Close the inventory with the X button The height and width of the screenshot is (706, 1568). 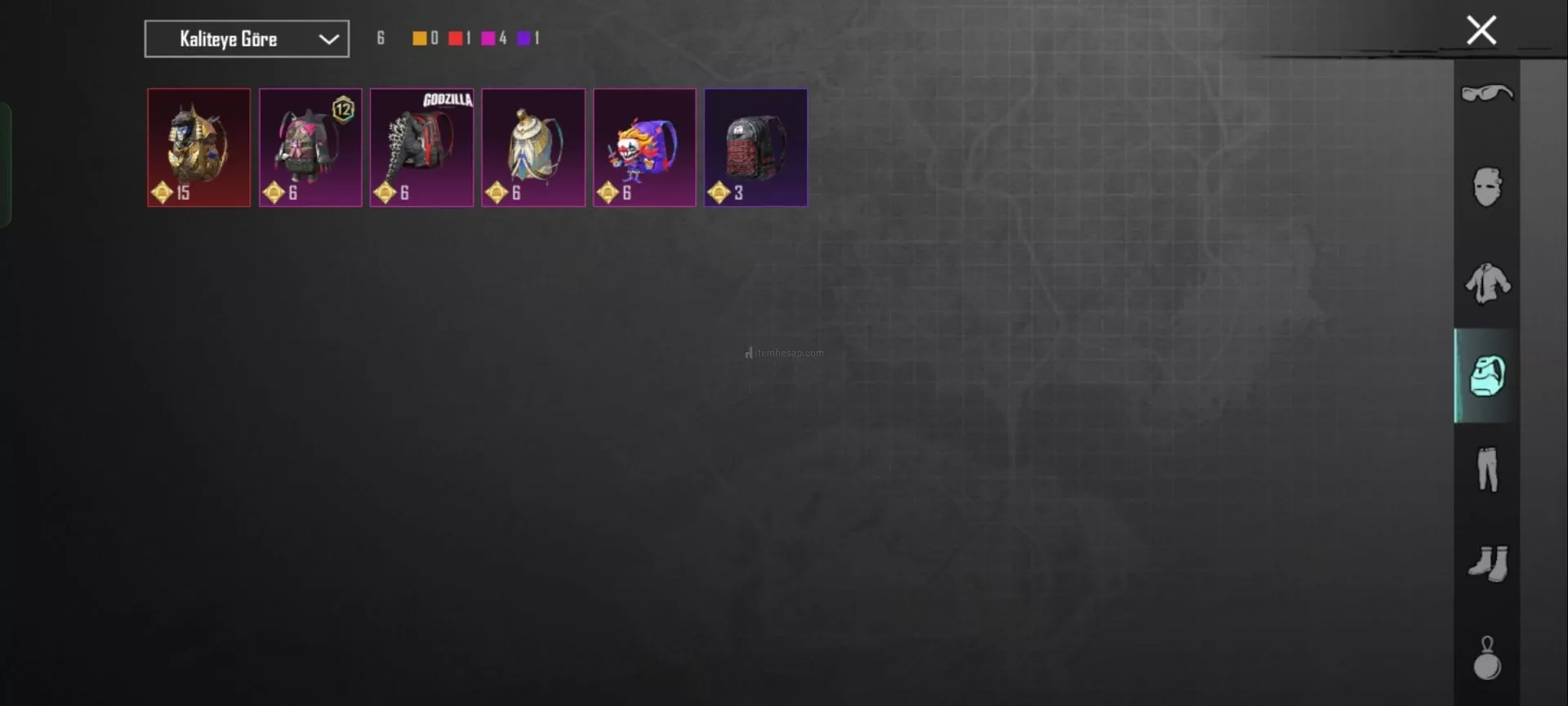[1481, 31]
